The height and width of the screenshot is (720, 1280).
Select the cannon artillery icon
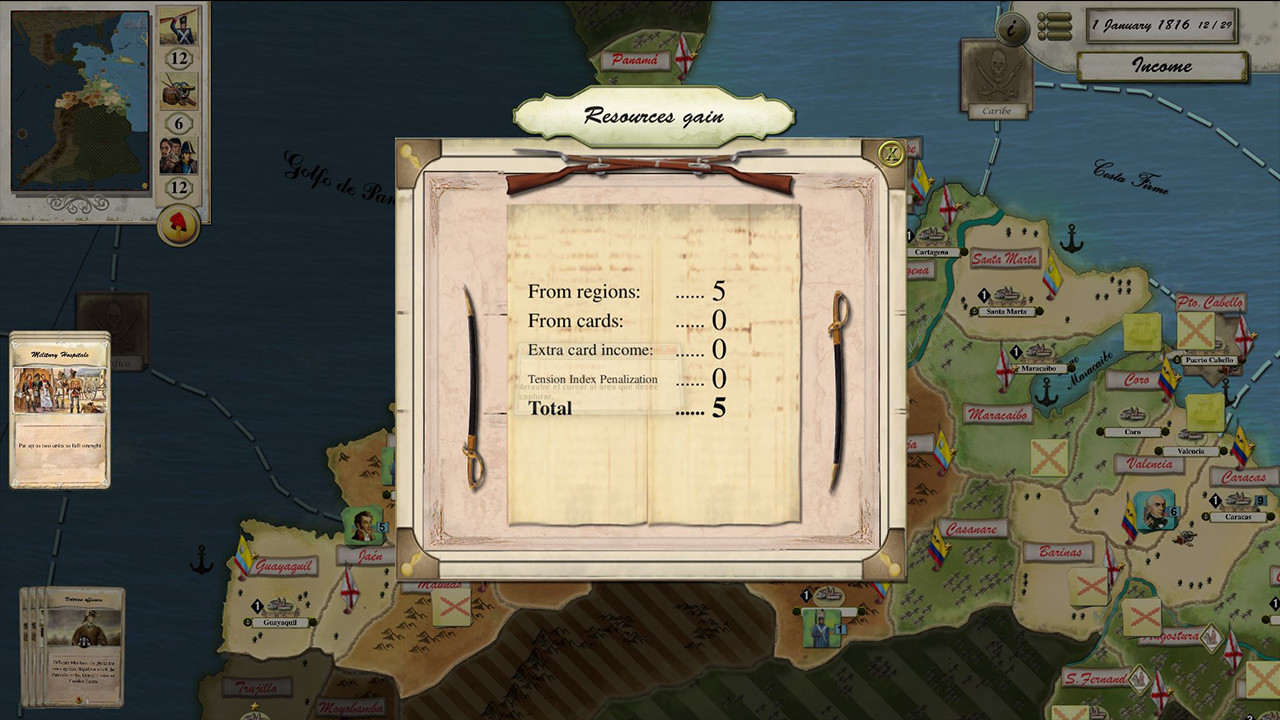[x=179, y=92]
